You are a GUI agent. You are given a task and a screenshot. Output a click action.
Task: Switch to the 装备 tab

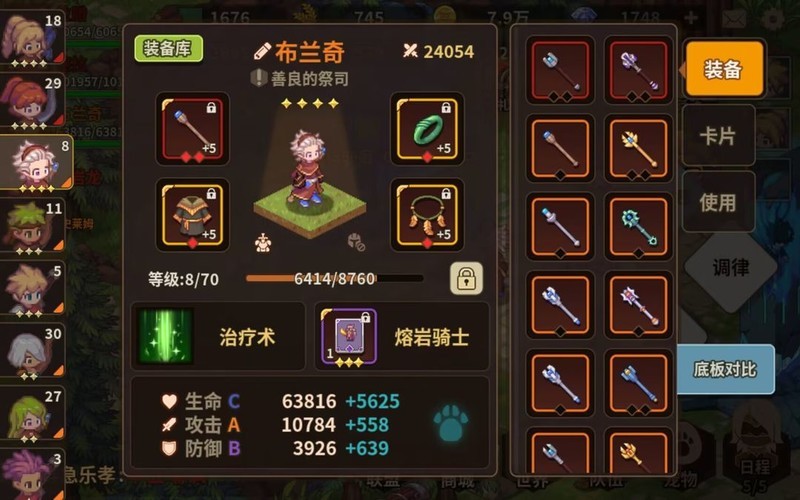point(723,69)
